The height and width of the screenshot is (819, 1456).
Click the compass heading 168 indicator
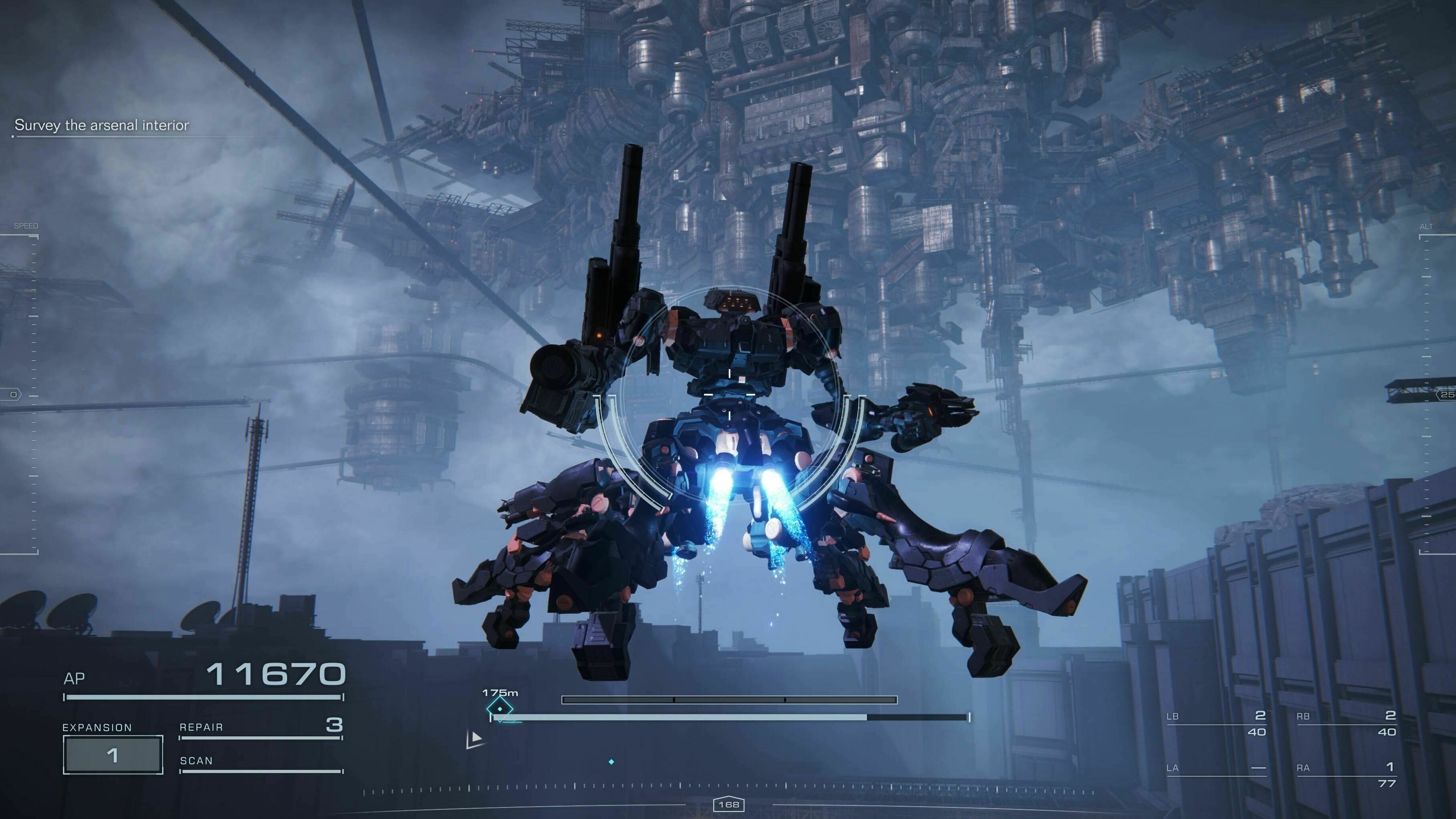728,804
